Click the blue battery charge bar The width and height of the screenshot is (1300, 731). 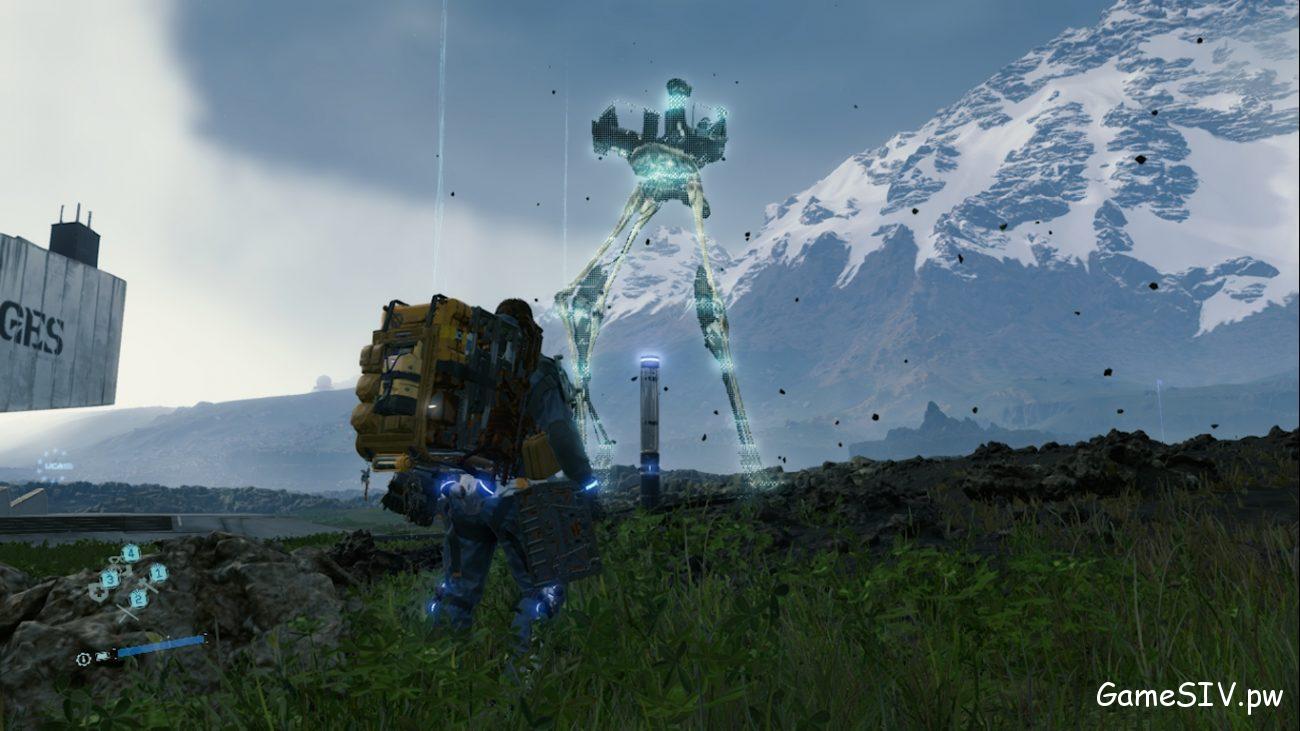(152, 645)
